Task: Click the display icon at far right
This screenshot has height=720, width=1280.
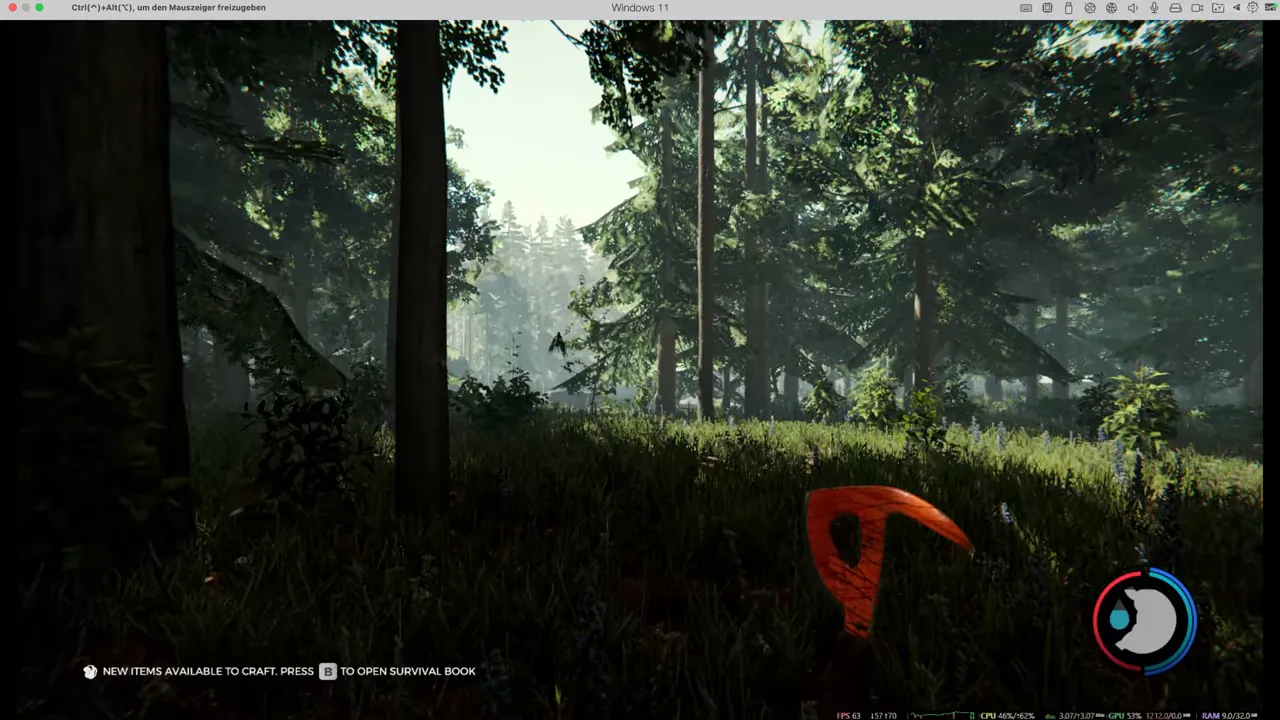Action: click(1271, 8)
